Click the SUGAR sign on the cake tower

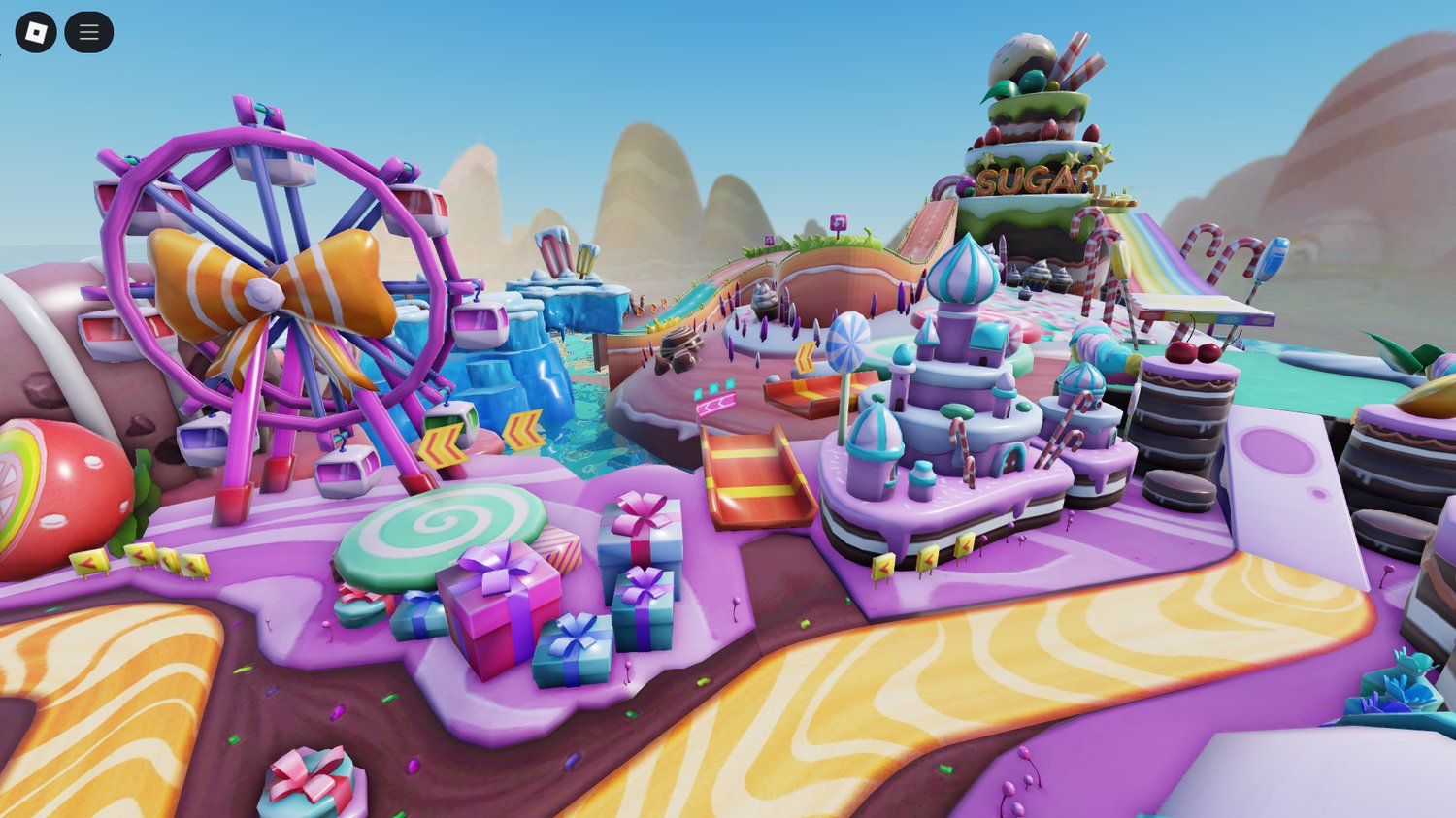click(x=1034, y=180)
